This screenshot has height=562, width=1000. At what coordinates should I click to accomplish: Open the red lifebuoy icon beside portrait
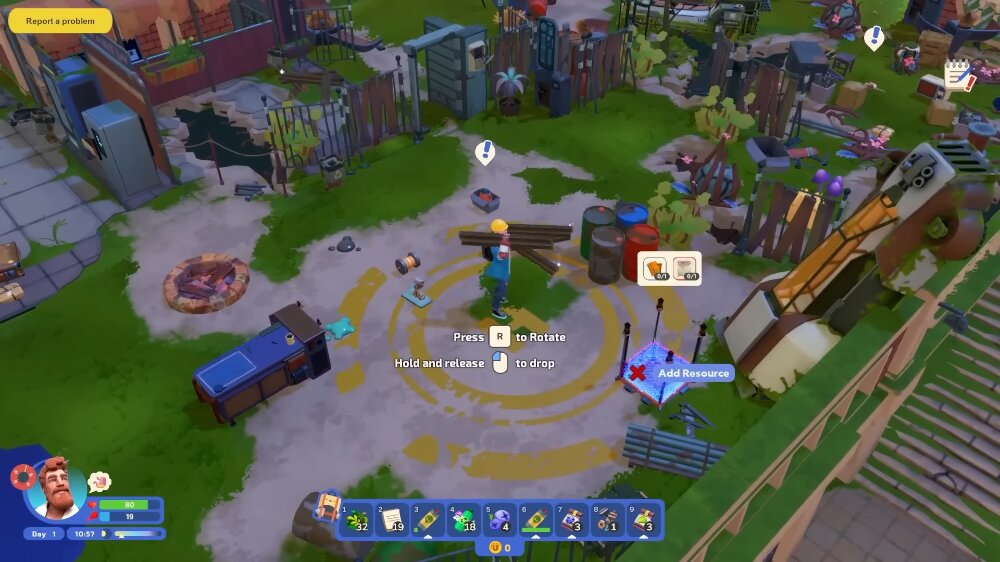(24, 476)
